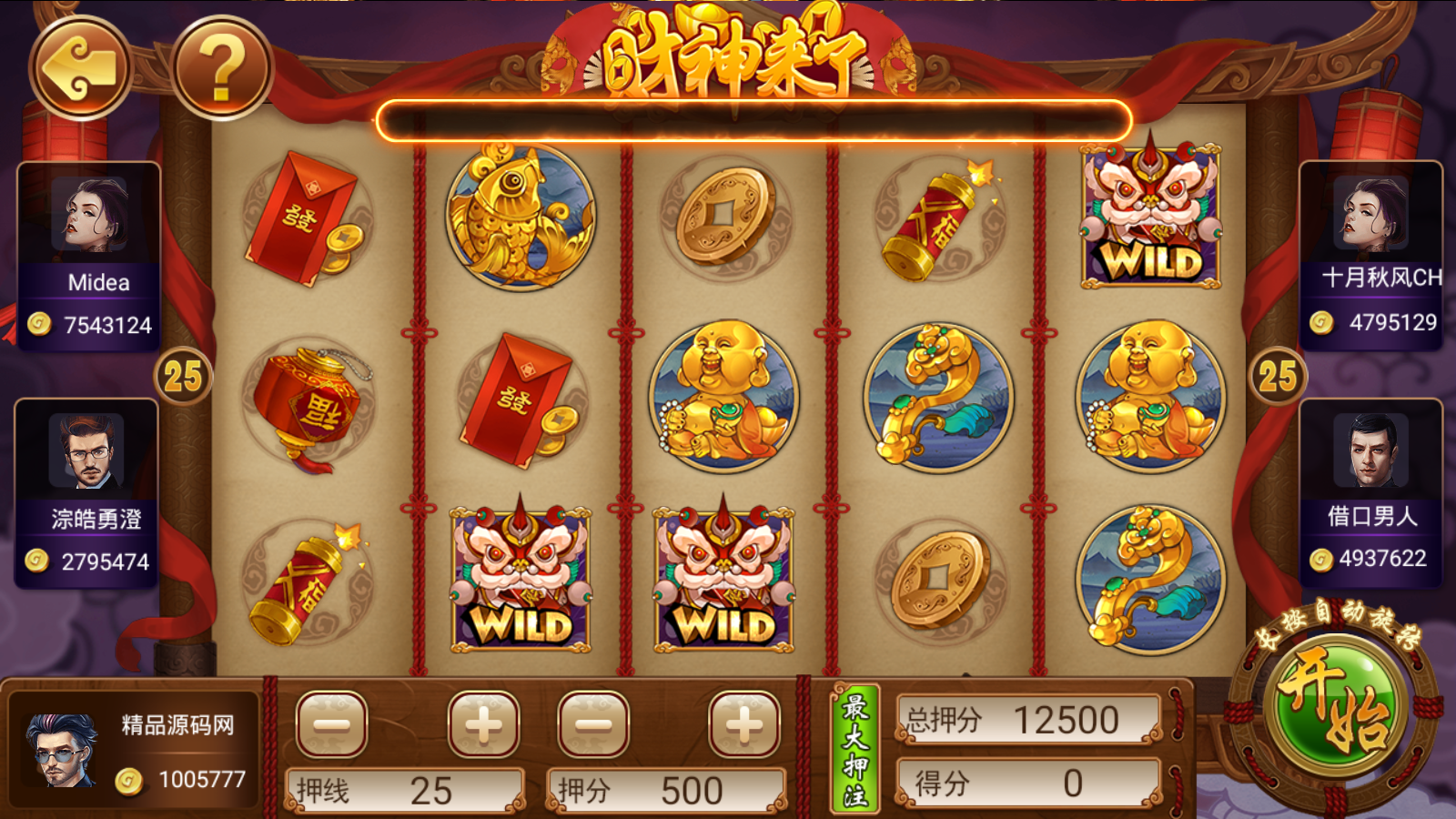
Task: Open the question mark help button
Action: coord(221,68)
